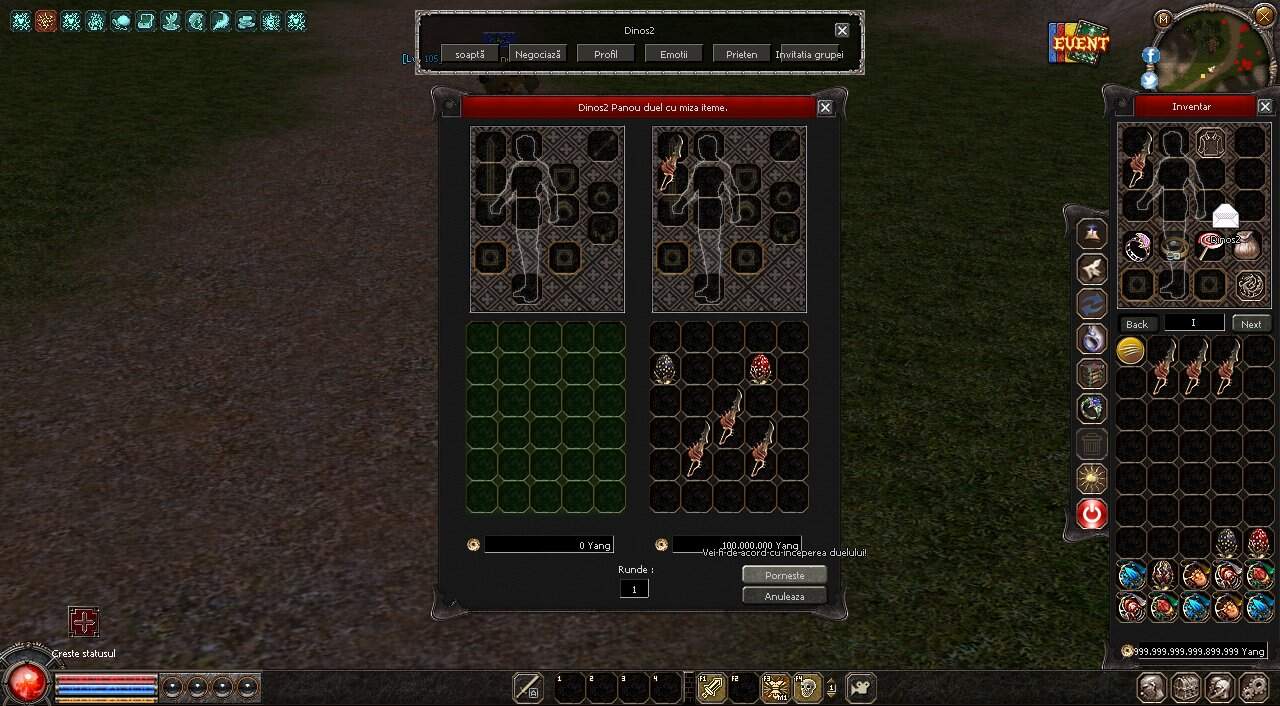Screen dimensions: 1280x706
Task: Click the Runde number field
Action: point(633,589)
